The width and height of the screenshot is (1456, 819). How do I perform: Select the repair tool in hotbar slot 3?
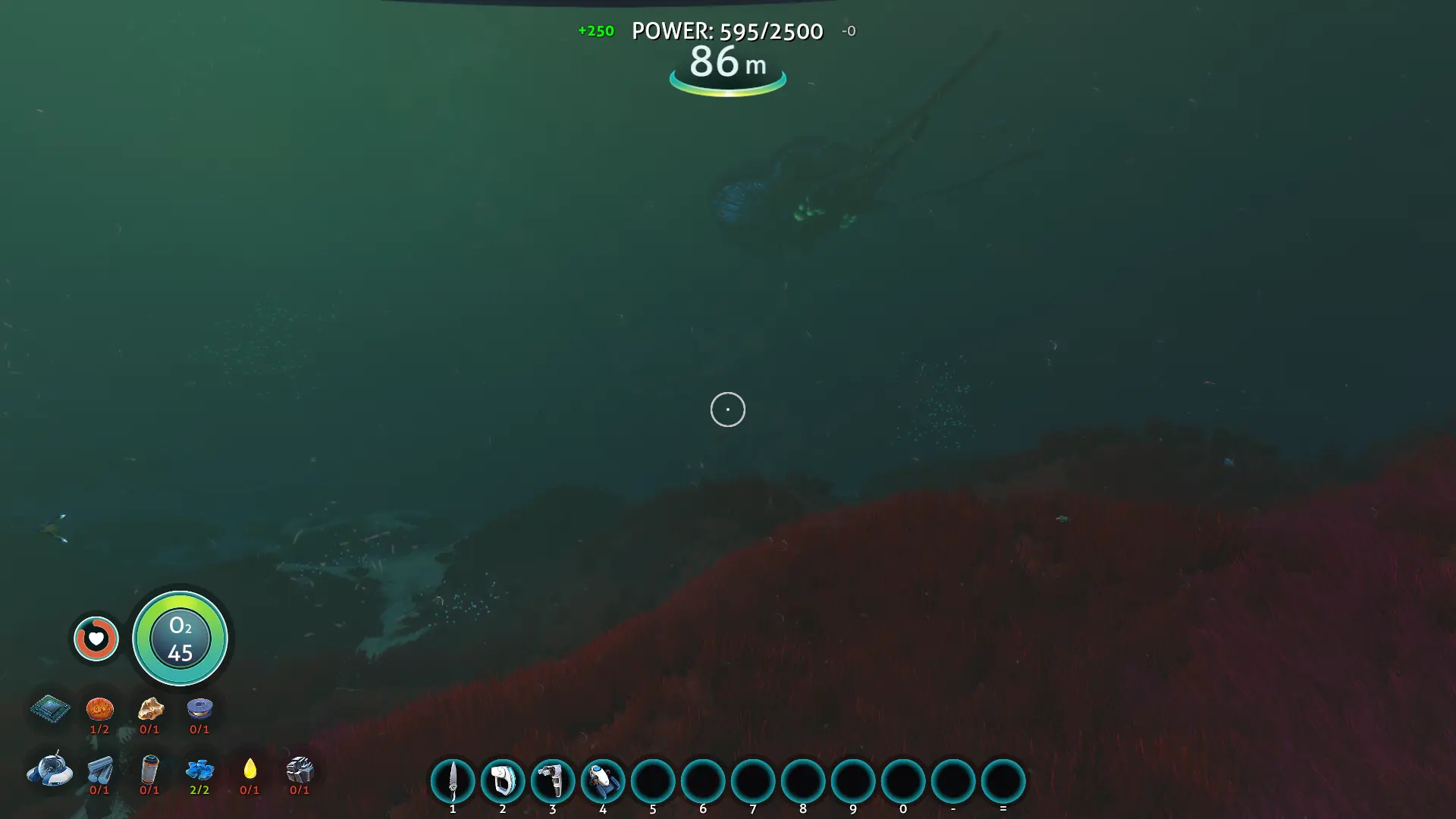553,782
